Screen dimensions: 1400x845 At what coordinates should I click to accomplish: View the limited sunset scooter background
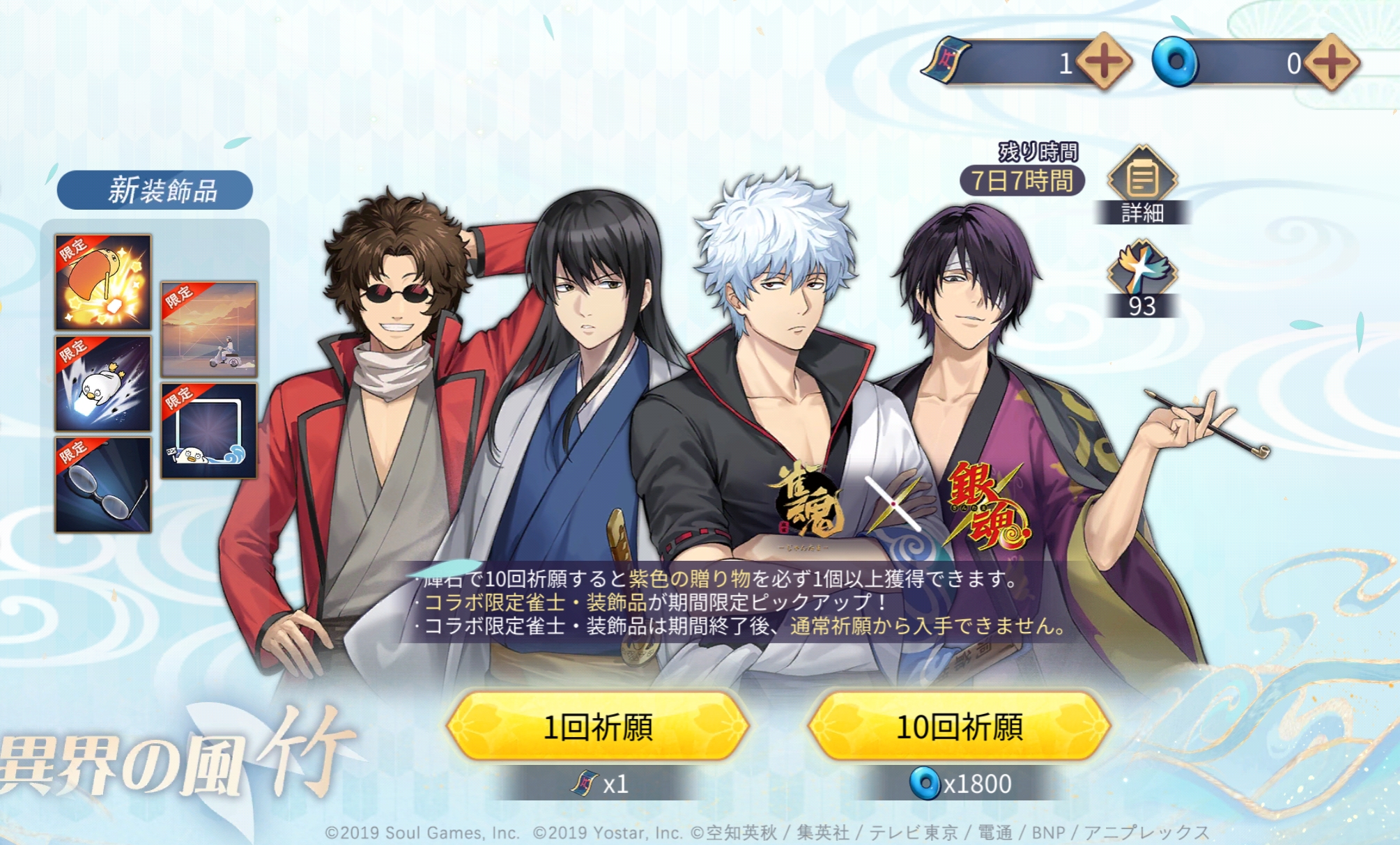[209, 330]
